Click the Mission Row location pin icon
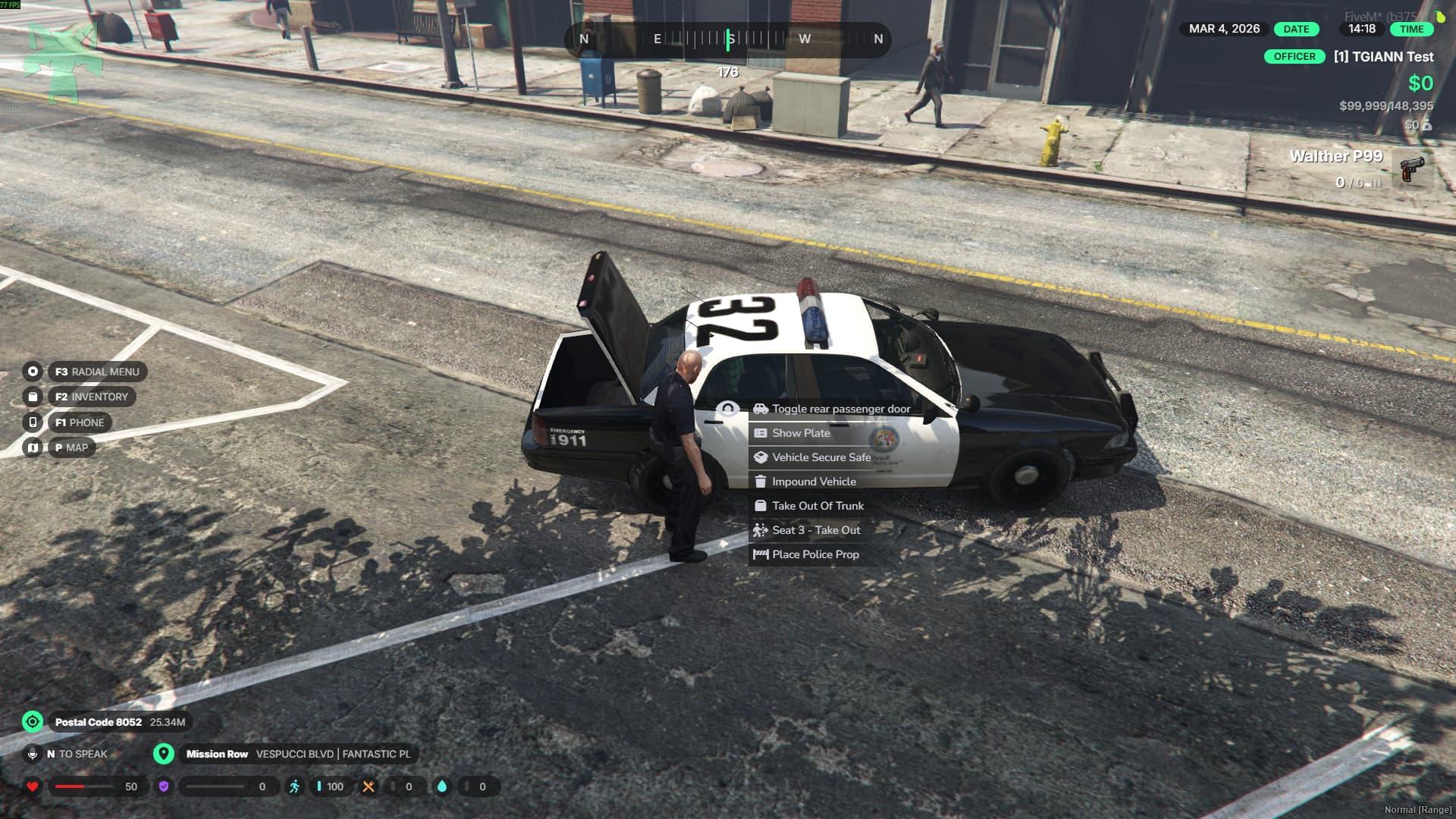The width and height of the screenshot is (1456, 819). tap(163, 754)
